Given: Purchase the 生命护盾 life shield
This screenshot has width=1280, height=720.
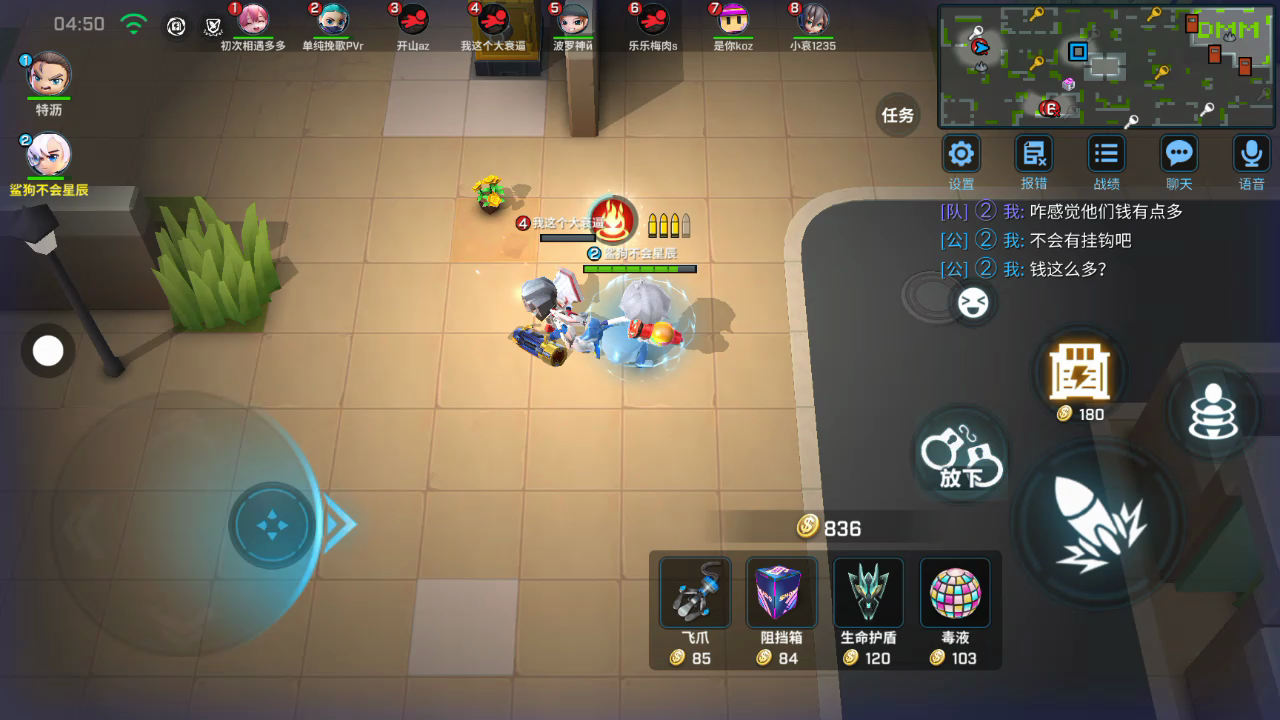Looking at the screenshot, I should click(868, 593).
